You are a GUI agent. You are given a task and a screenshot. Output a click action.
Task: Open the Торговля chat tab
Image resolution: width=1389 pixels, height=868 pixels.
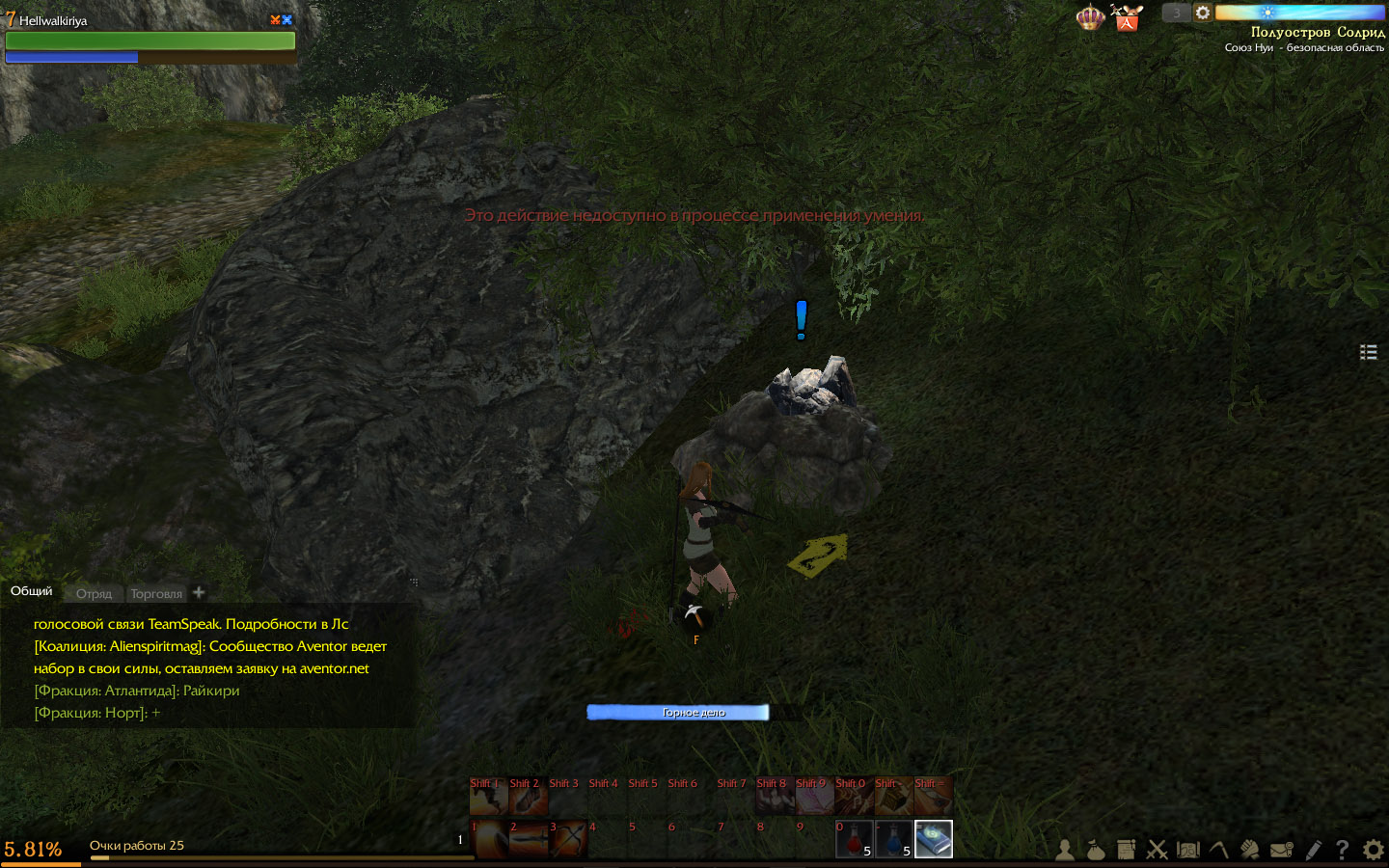click(156, 593)
